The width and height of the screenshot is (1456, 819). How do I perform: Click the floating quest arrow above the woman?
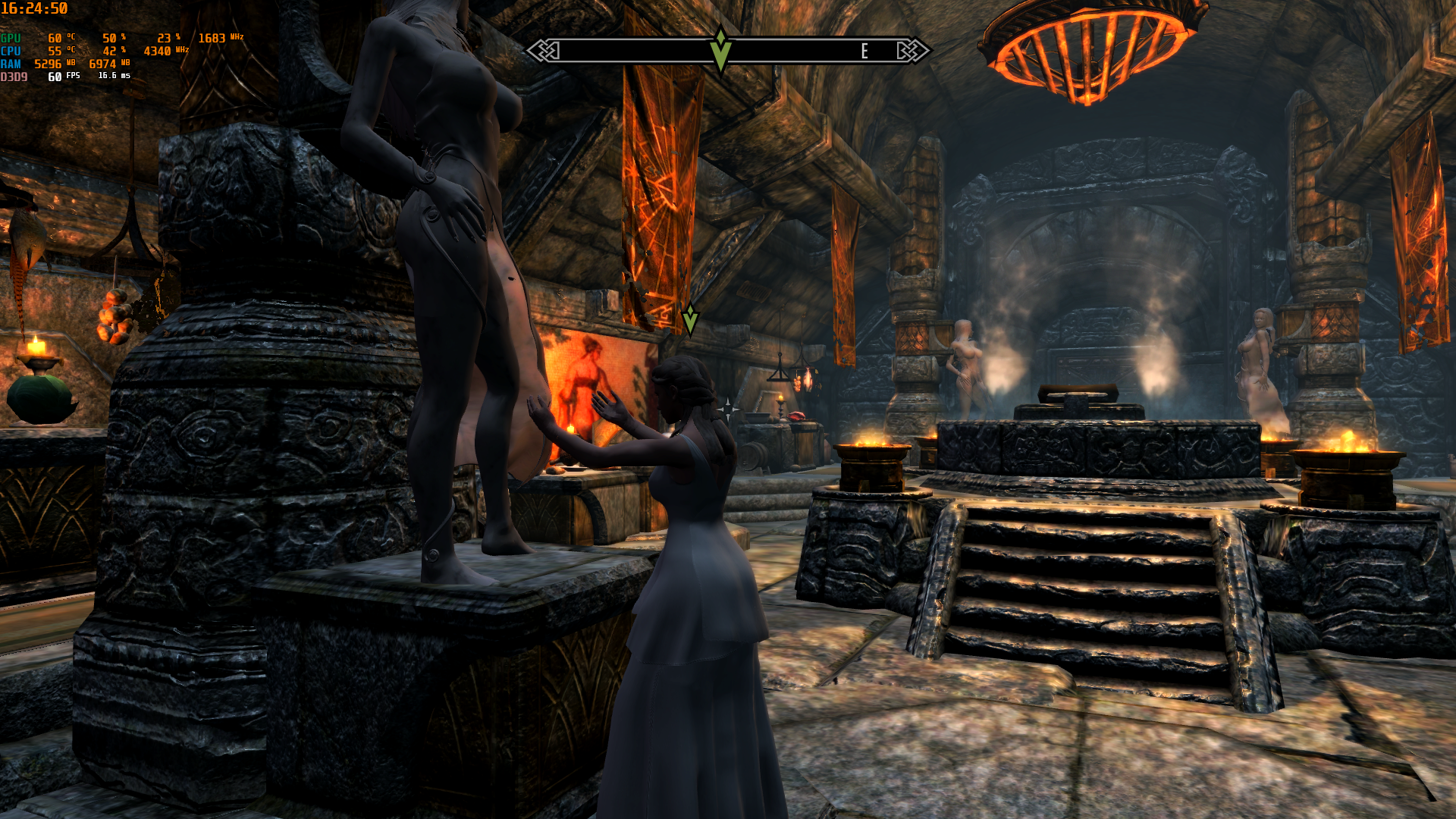[690, 319]
